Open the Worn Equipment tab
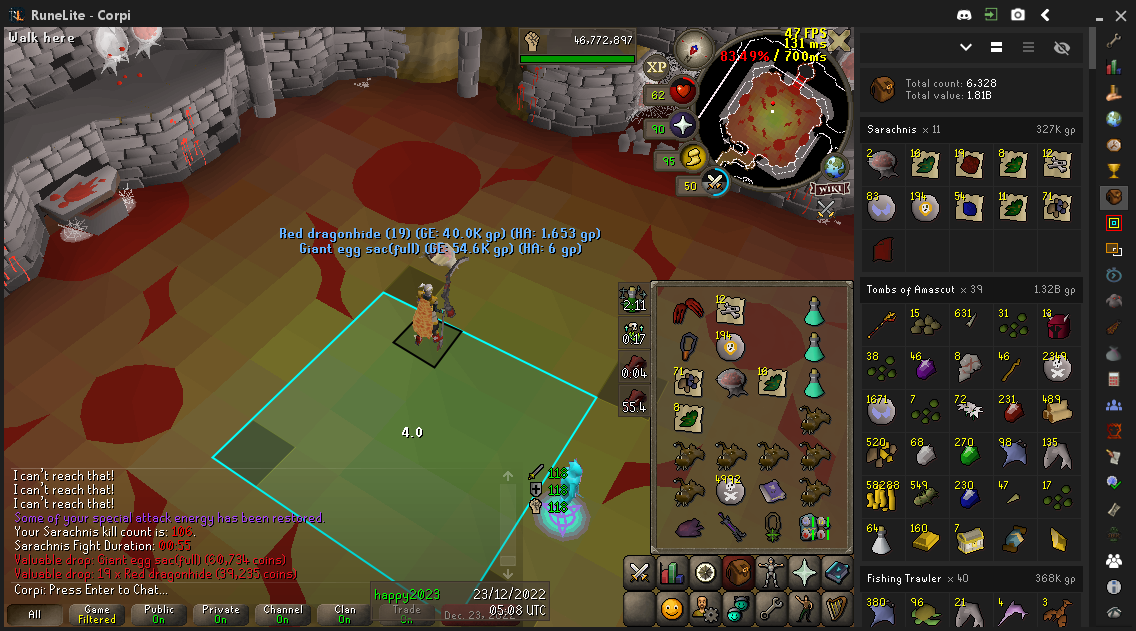The width and height of the screenshot is (1136, 631). 771,574
